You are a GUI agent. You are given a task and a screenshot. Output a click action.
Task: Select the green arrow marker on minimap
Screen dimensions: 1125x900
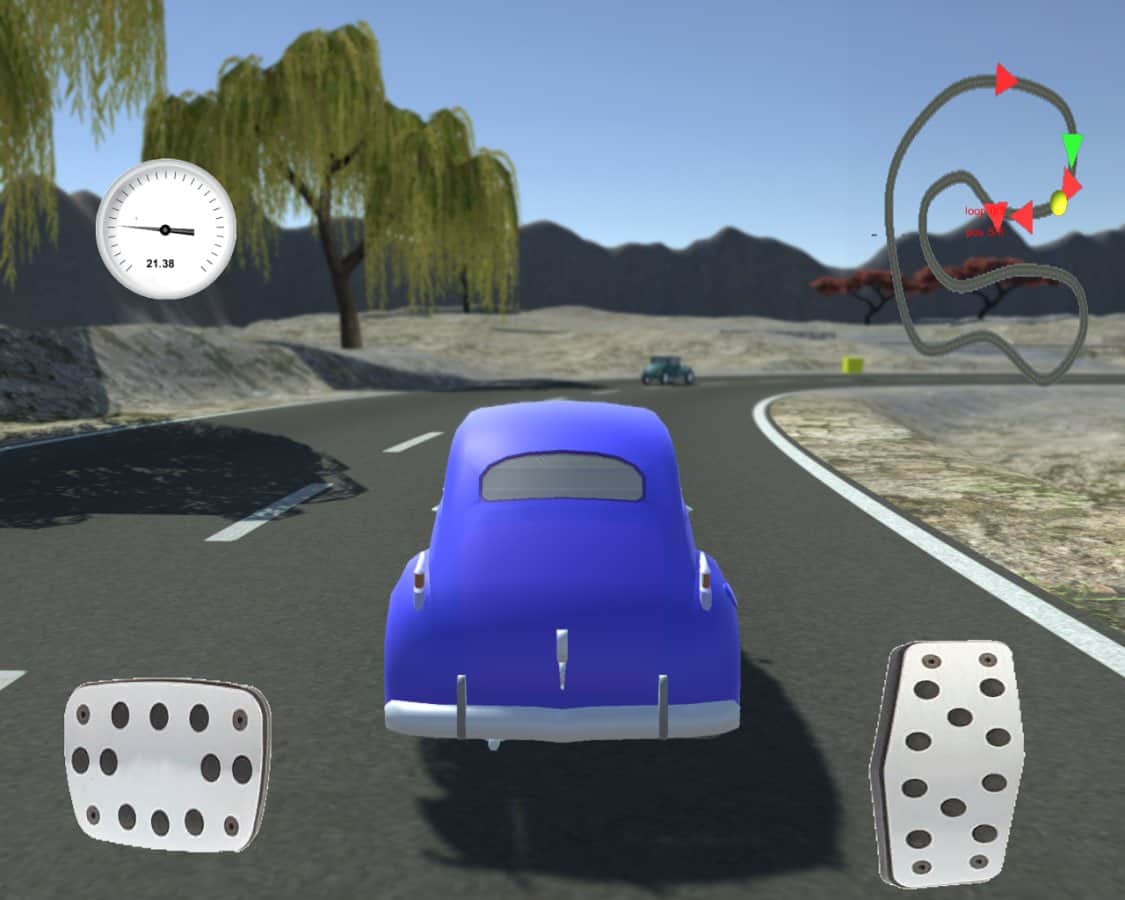click(1072, 149)
